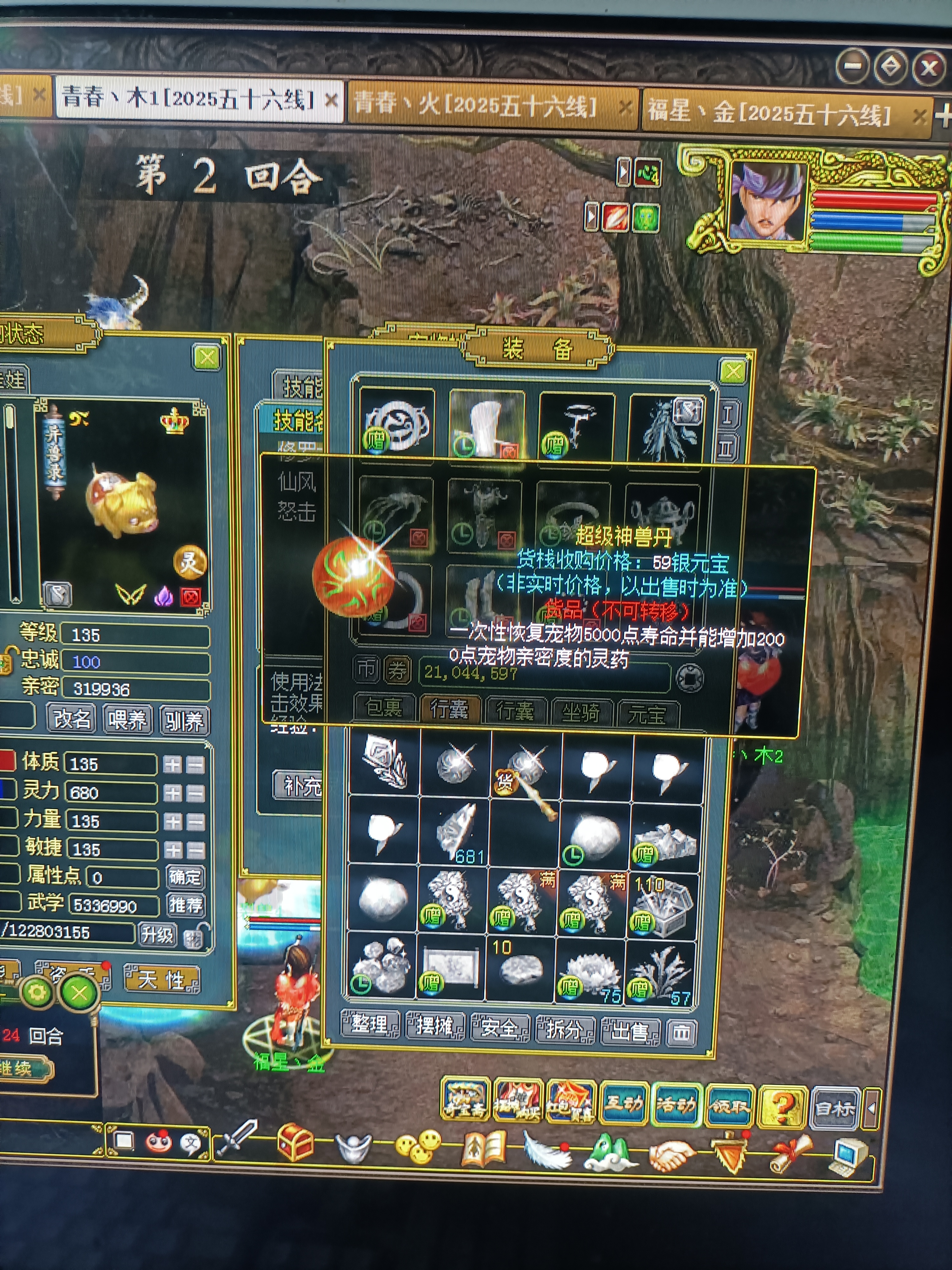Feed the pet with the 喂养 button
The width and height of the screenshot is (952, 1270).
point(127,719)
